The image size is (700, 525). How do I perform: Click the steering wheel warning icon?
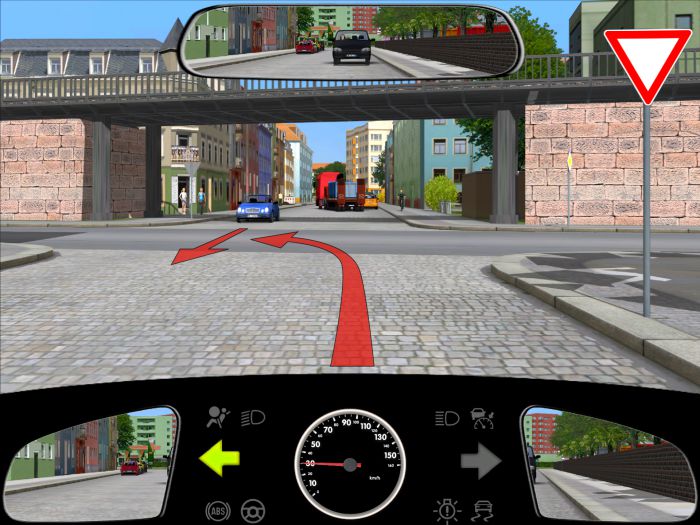(254, 510)
